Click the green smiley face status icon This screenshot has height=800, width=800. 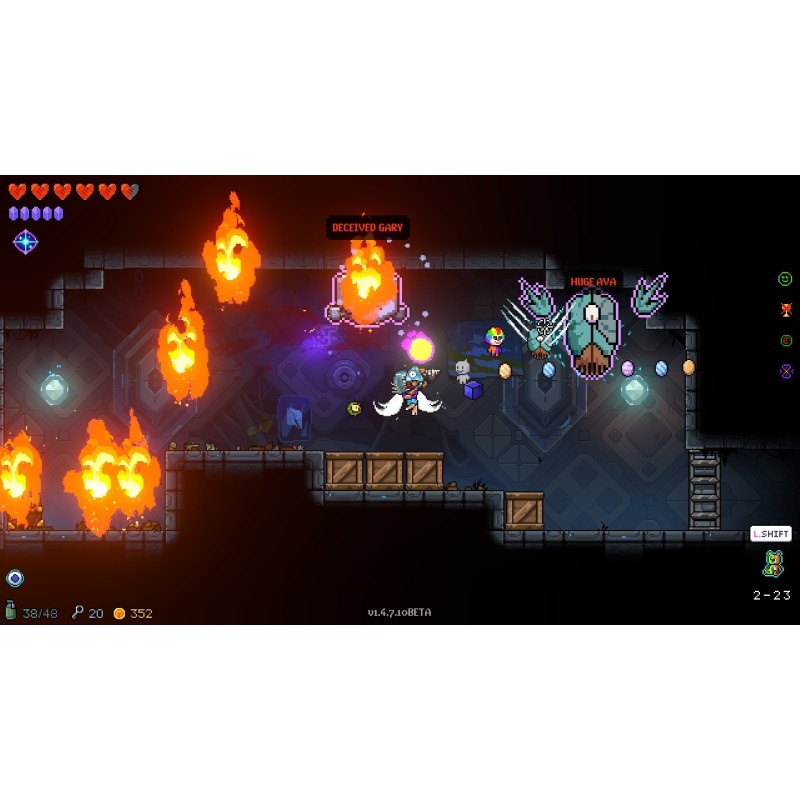pos(785,279)
